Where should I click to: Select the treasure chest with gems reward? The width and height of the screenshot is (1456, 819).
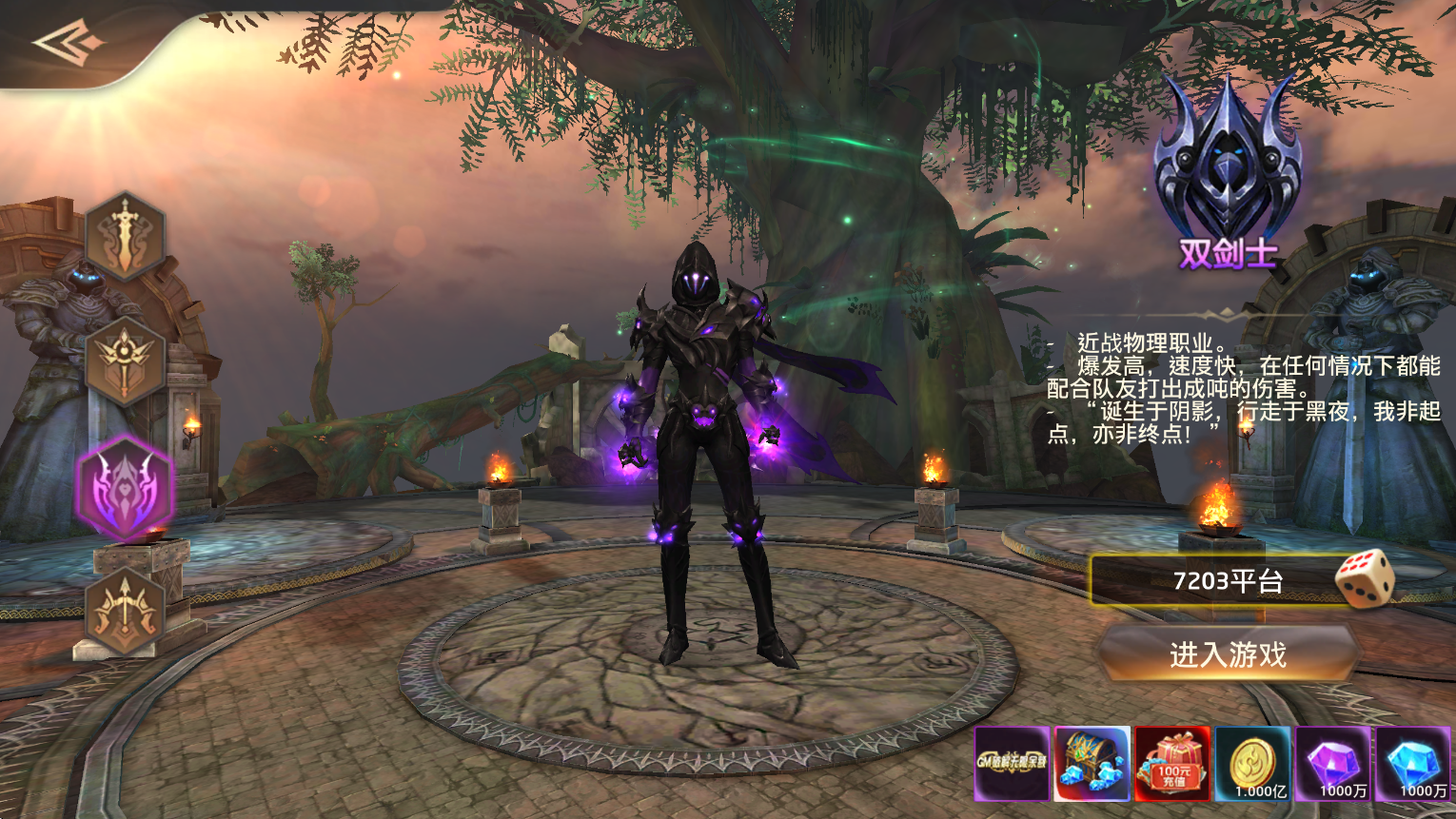click(x=1092, y=764)
